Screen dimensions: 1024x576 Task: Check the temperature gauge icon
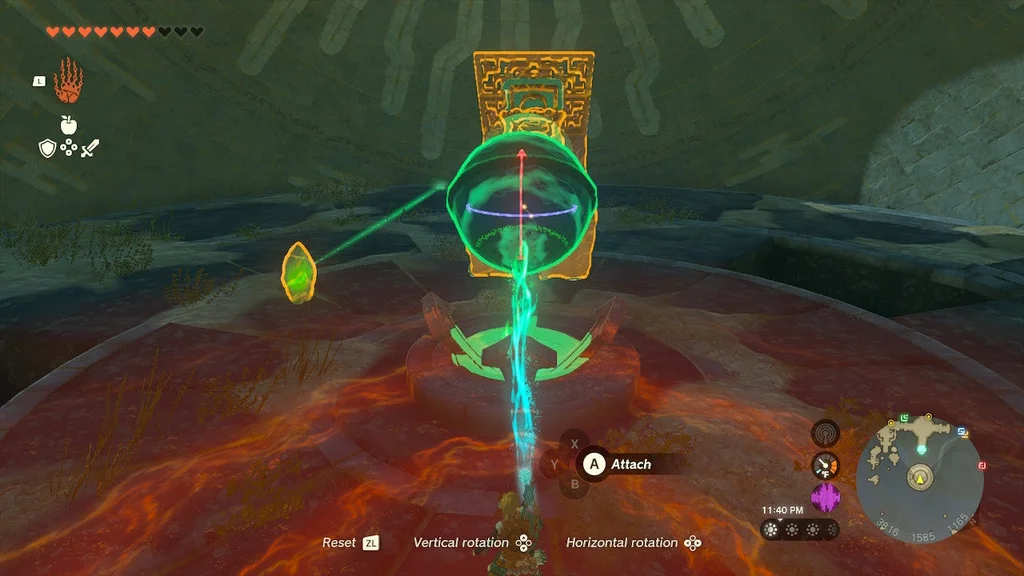tap(825, 465)
